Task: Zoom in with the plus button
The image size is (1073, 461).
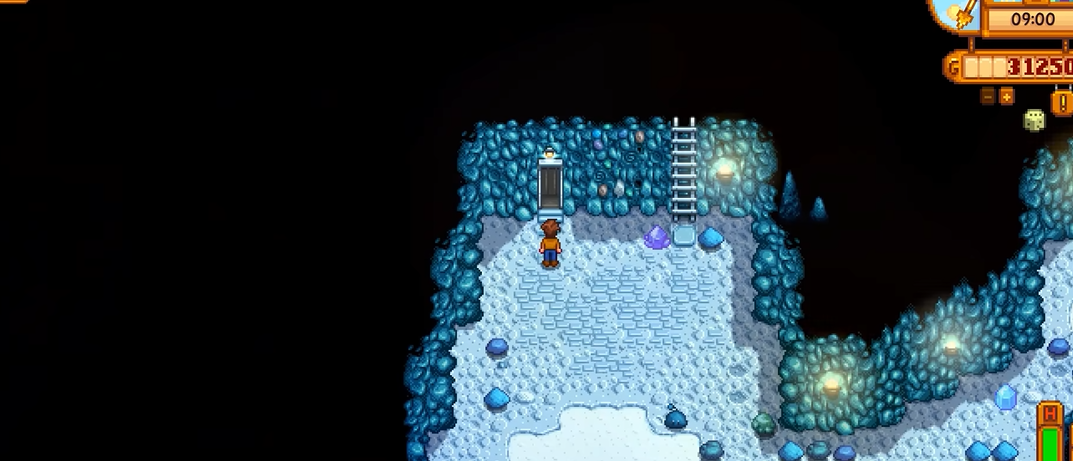Action: tap(1006, 97)
